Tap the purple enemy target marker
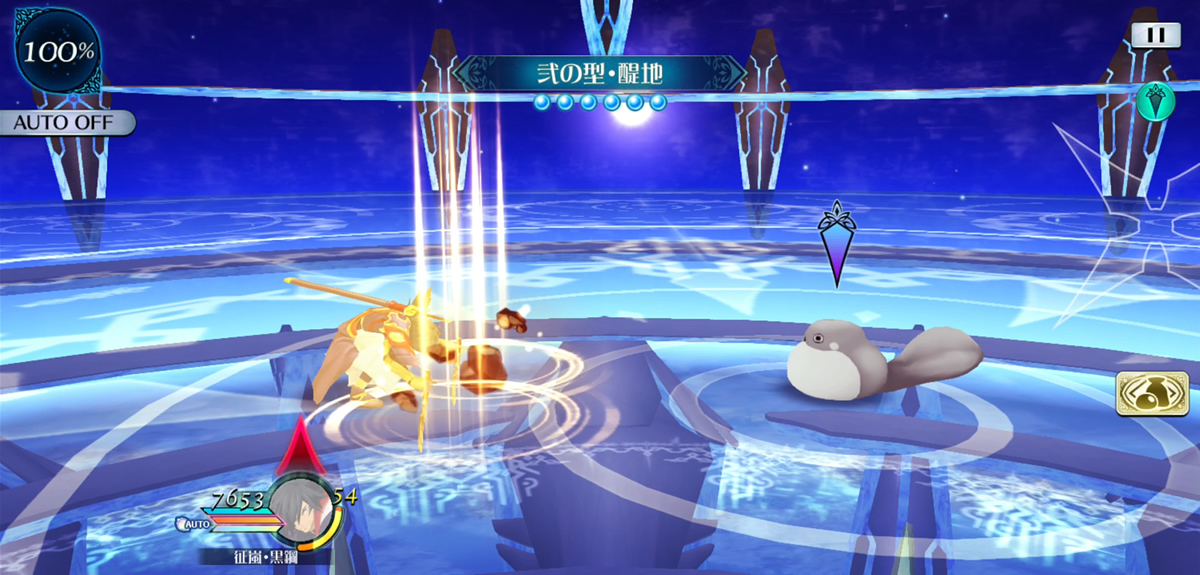Image resolution: width=1200 pixels, height=575 pixels. pos(836,244)
